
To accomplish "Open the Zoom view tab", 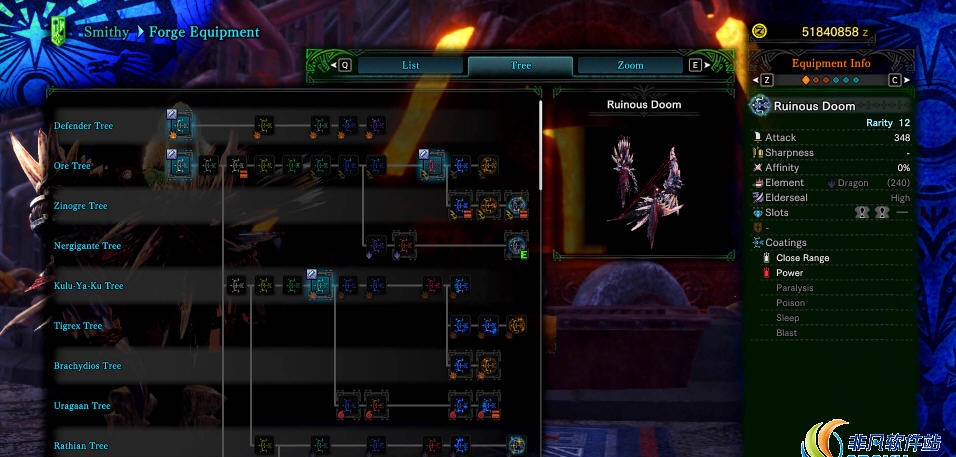I will (x=630, y=66).
